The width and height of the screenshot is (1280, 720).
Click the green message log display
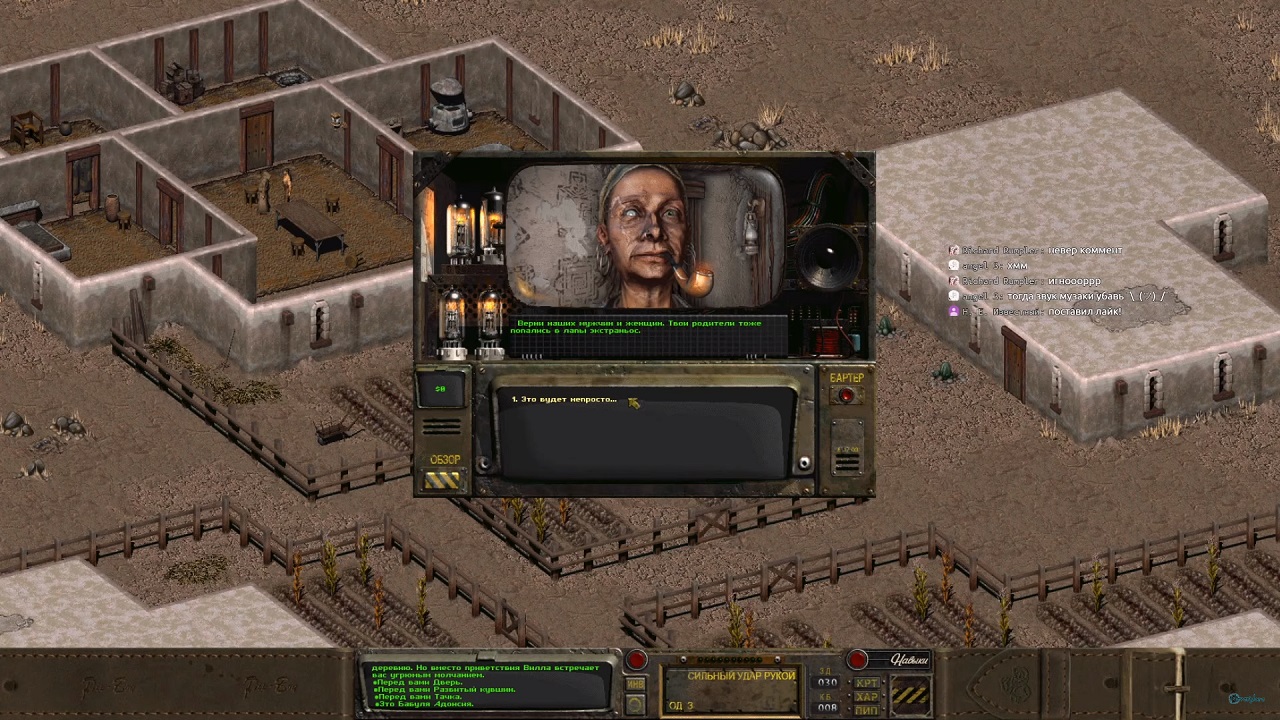click(x=487, y=685)
